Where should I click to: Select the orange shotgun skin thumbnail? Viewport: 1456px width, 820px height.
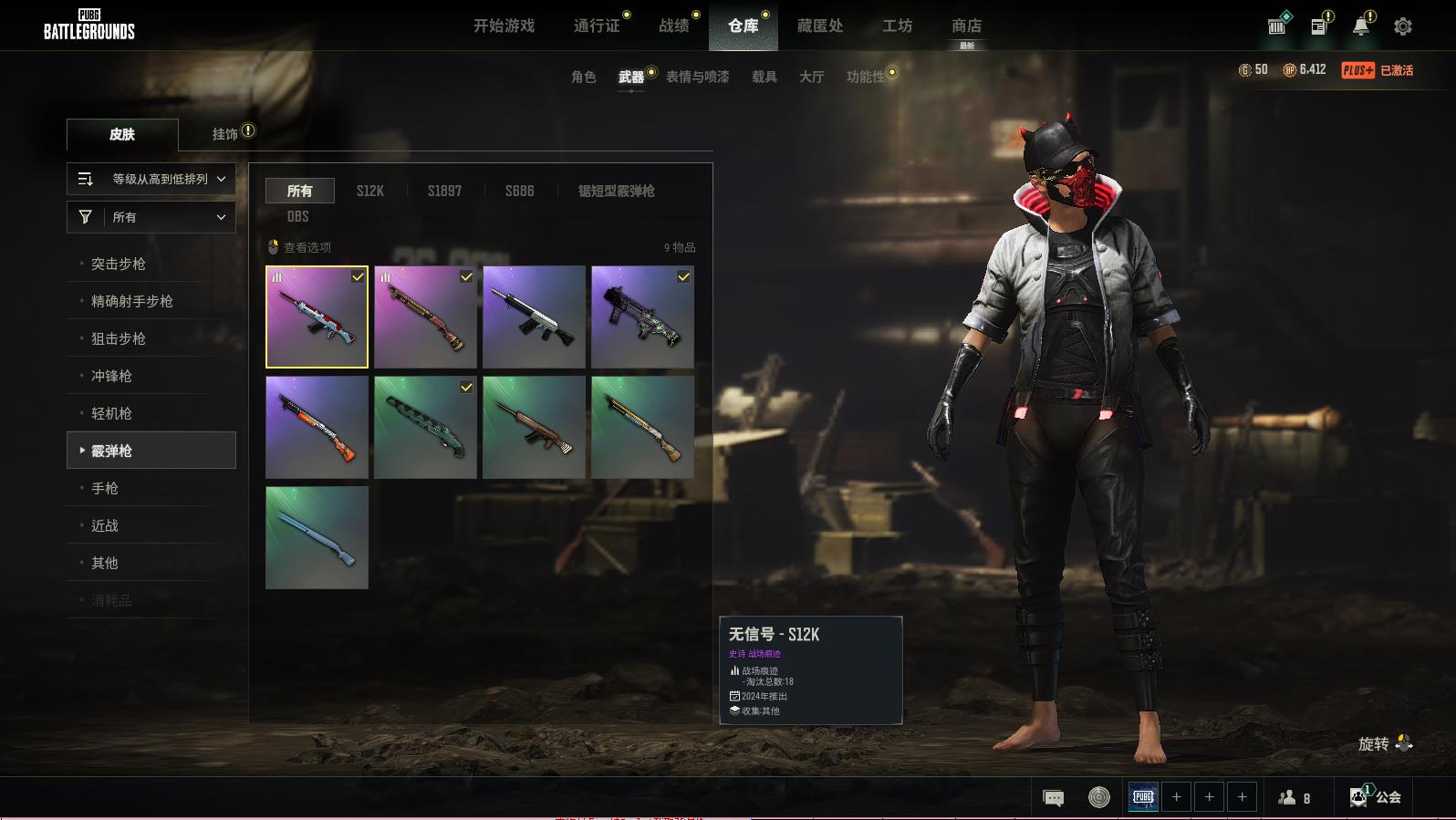pyautogui.click(x=317, y=427)
